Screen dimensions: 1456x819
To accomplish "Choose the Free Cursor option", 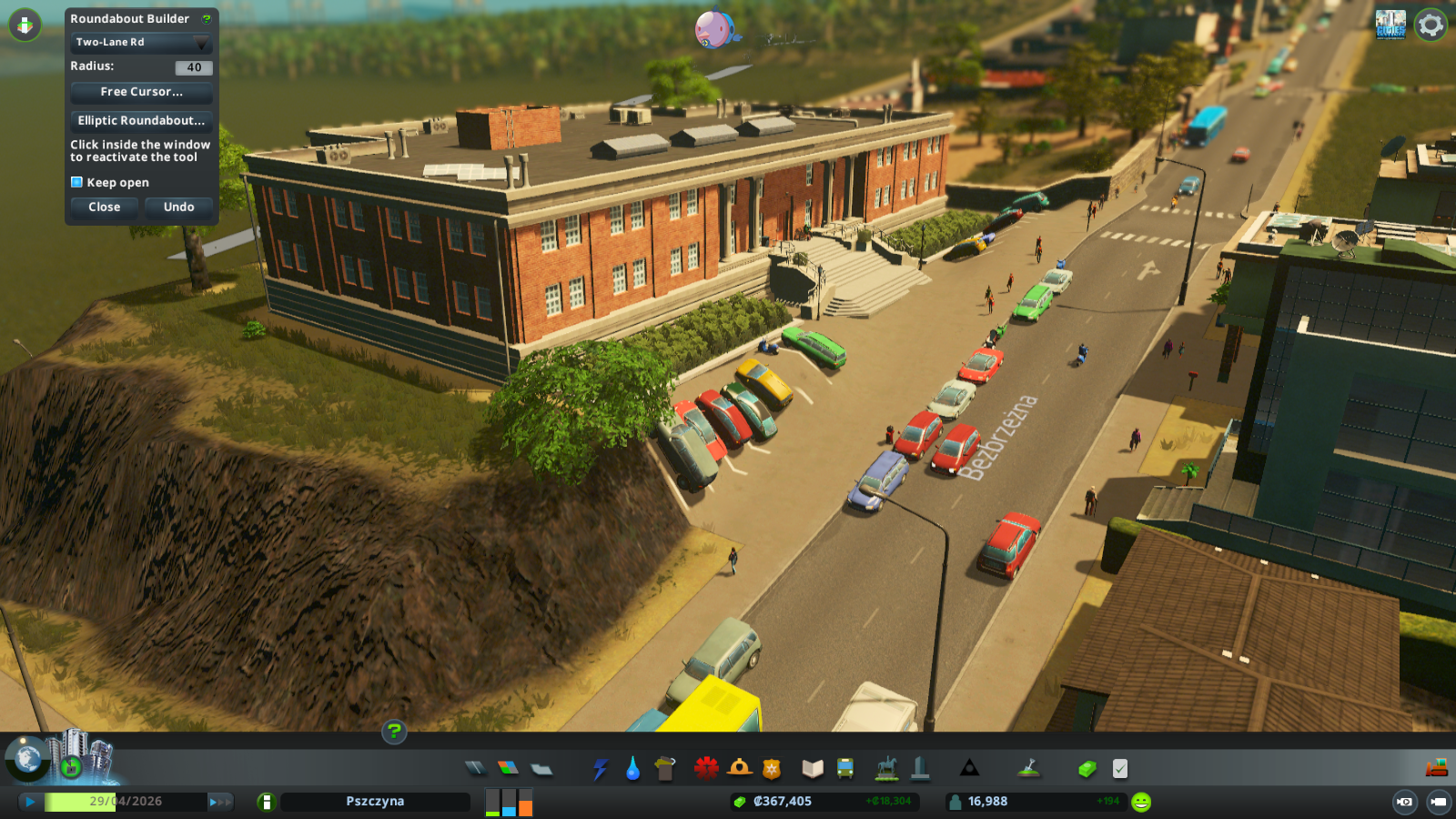I will pos(141,92).
